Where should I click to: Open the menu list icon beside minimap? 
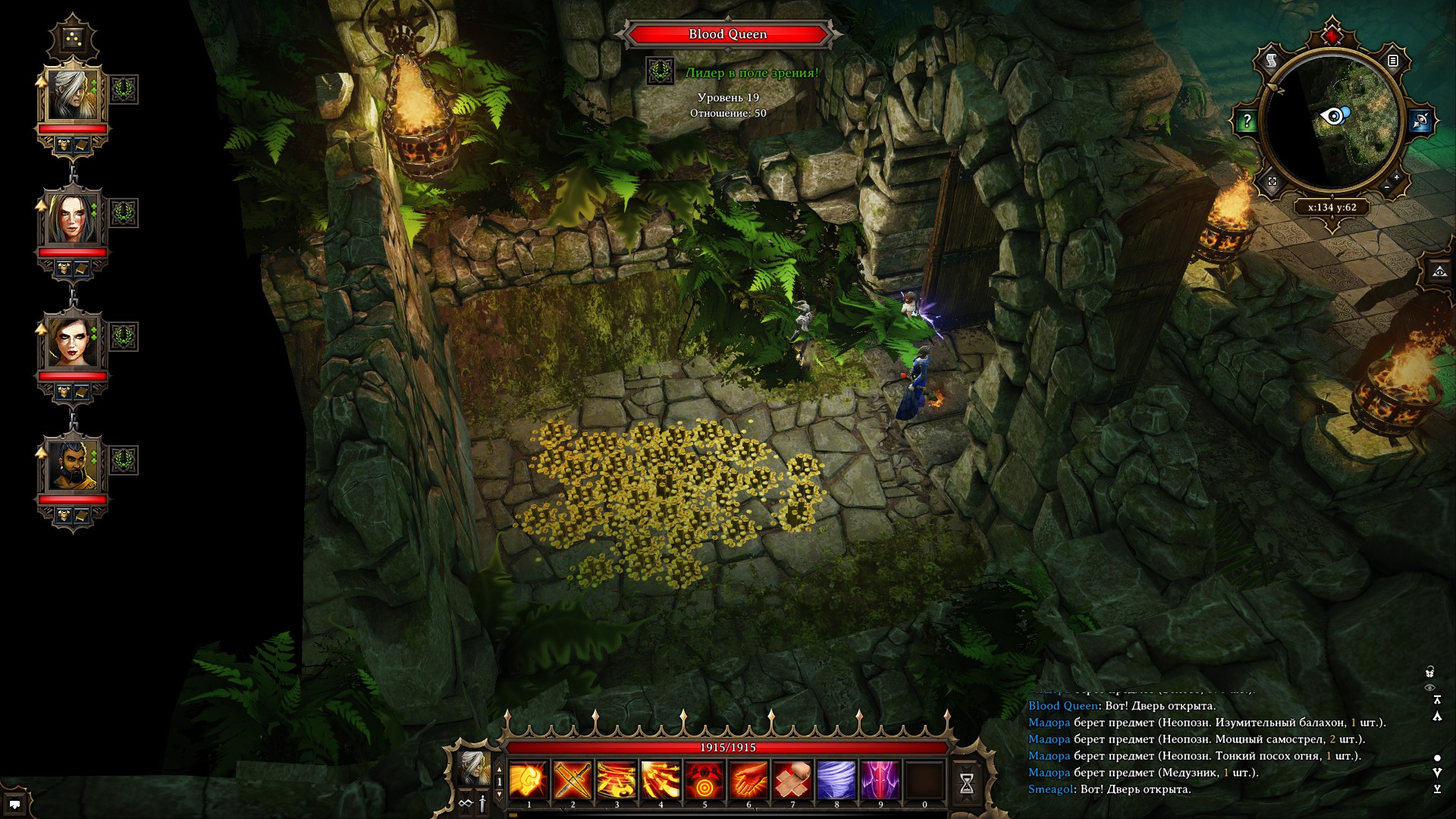pos(1393,61)
